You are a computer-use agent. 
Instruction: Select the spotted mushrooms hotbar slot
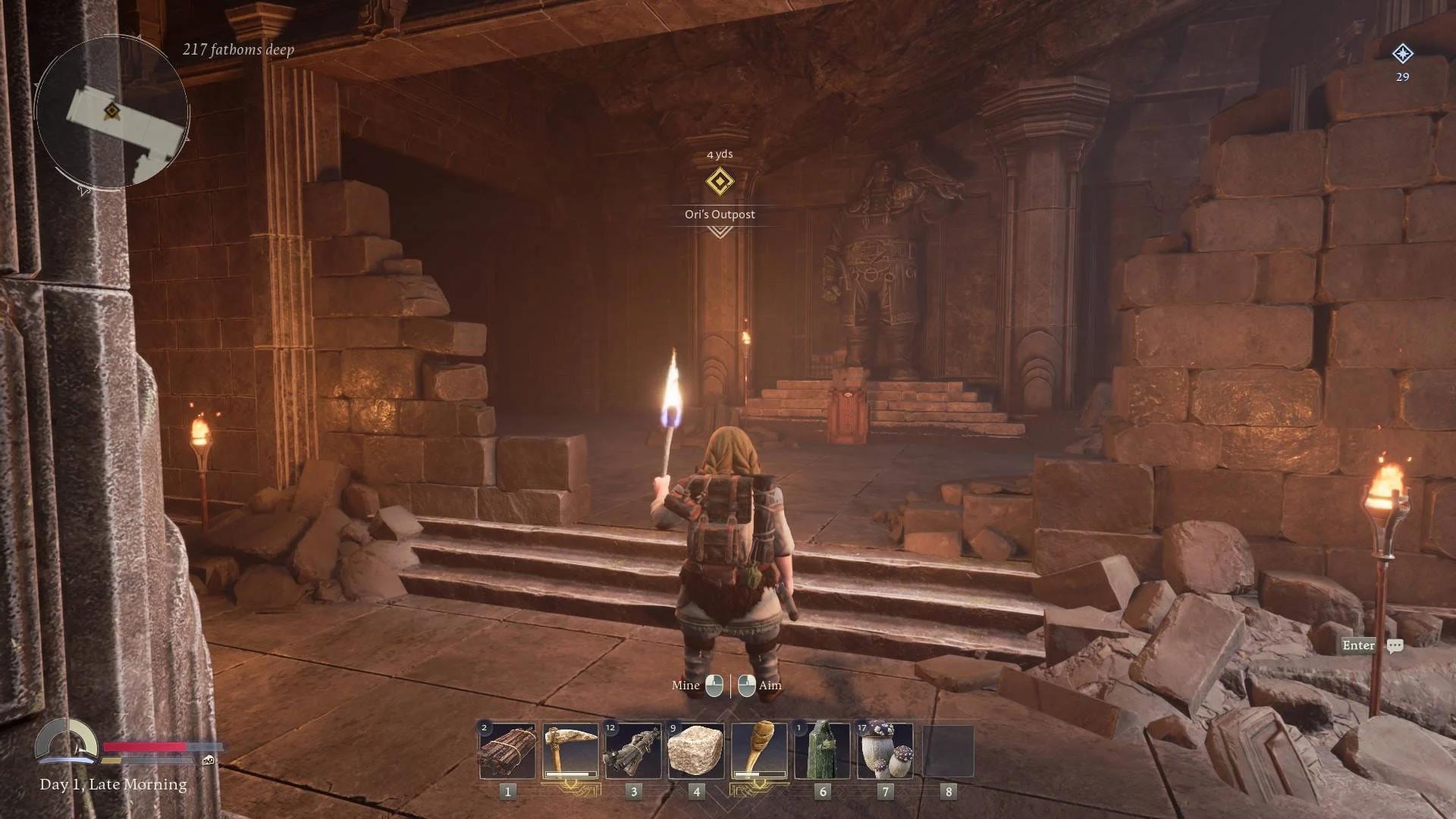click(885, 751)
